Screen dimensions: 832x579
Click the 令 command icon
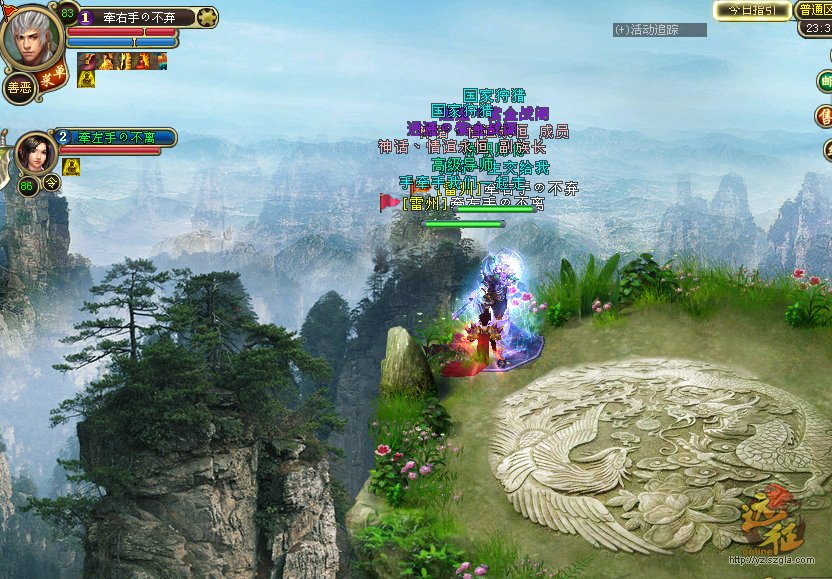click(x=51, y=182)
